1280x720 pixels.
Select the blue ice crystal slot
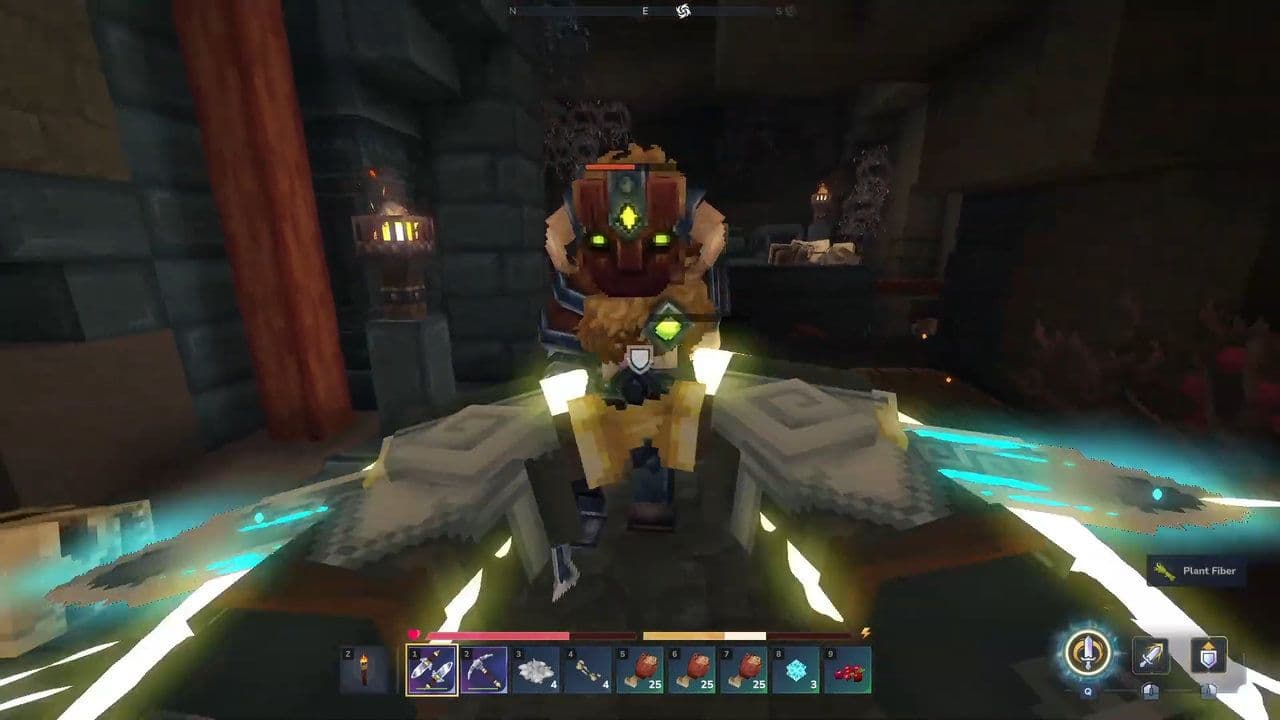click(x=795, y=670)
